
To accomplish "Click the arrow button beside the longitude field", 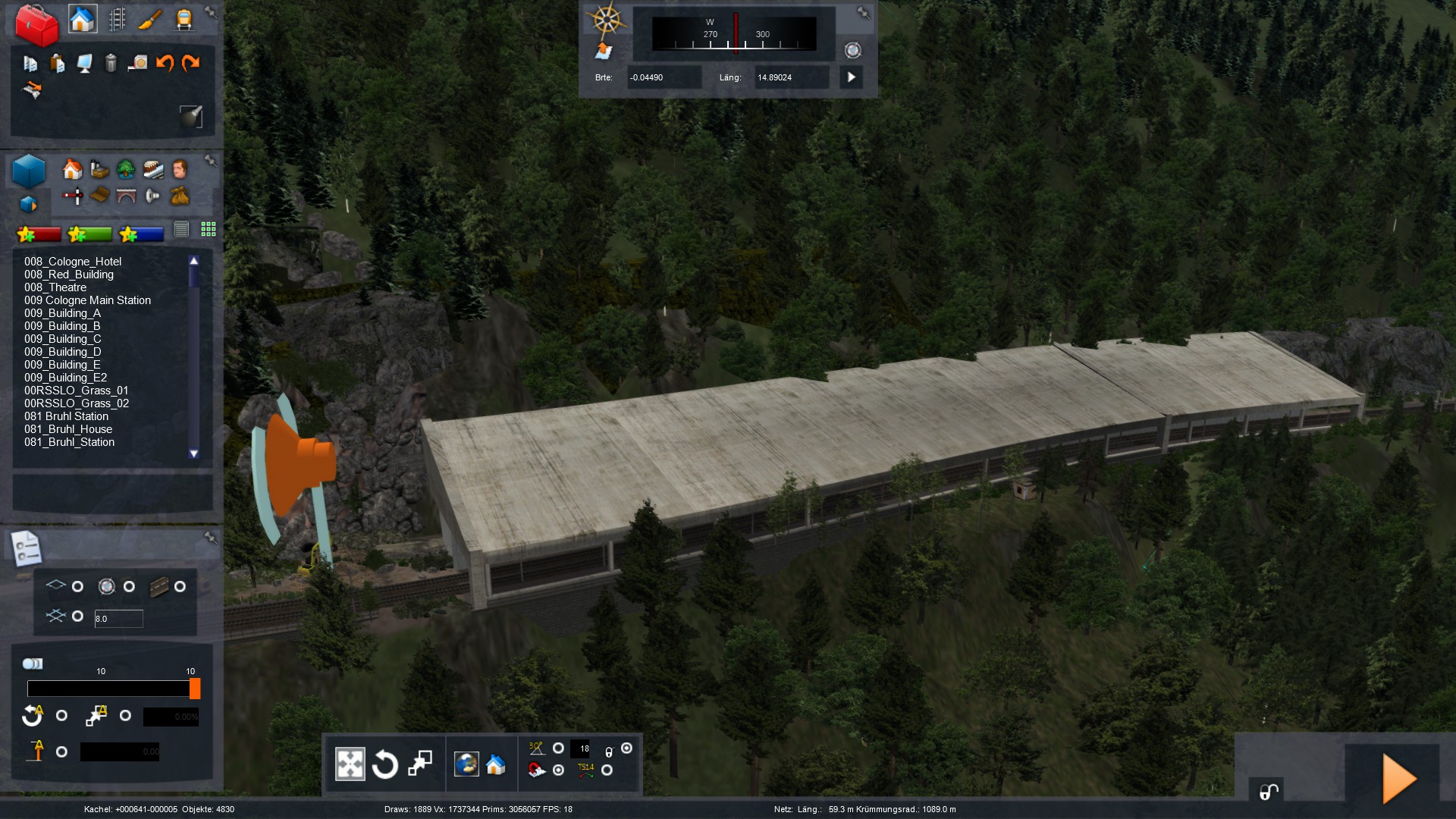I will (852, 77).
